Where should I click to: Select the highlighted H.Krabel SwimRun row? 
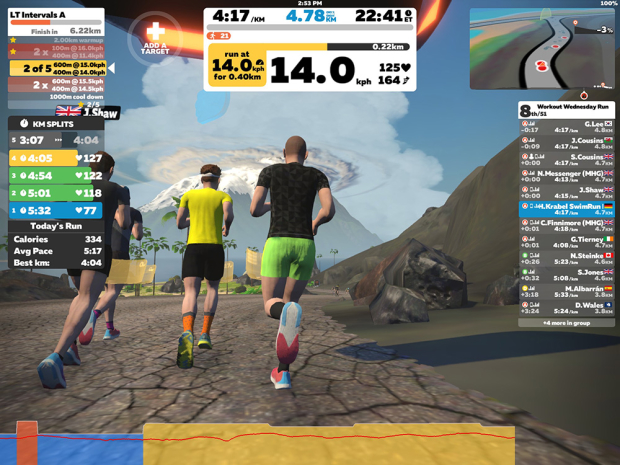pyautogui.click(x=566, y=209)
